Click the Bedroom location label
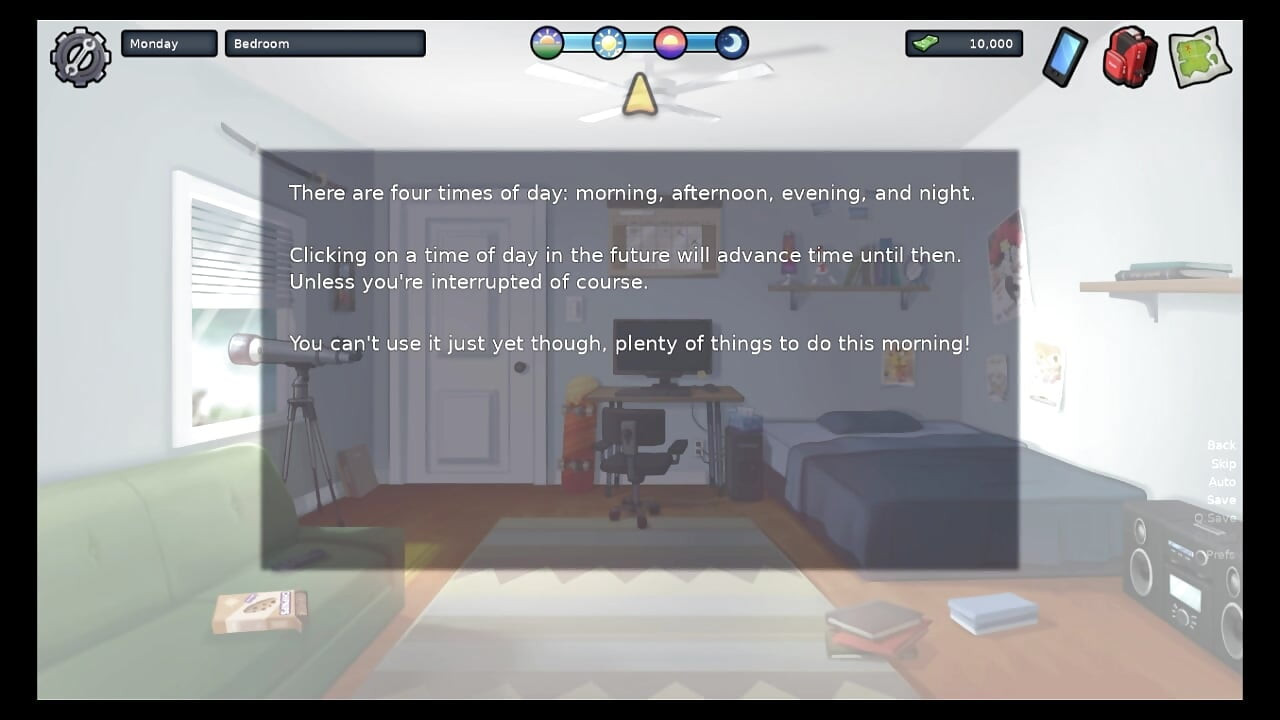1280x720 pixels. click(x=325, y=43)
